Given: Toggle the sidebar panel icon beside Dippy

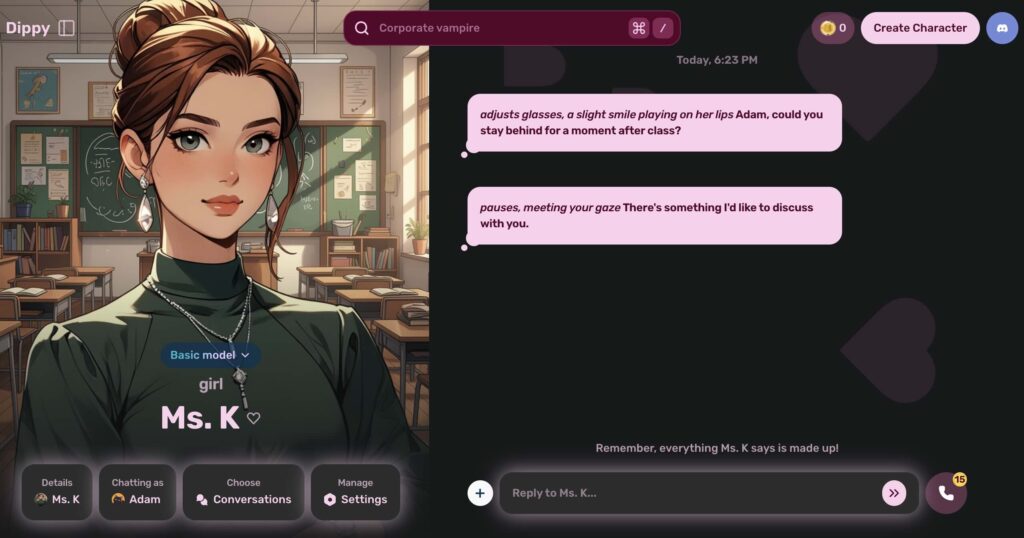Looking at the screenshot, I should [67, 28].
